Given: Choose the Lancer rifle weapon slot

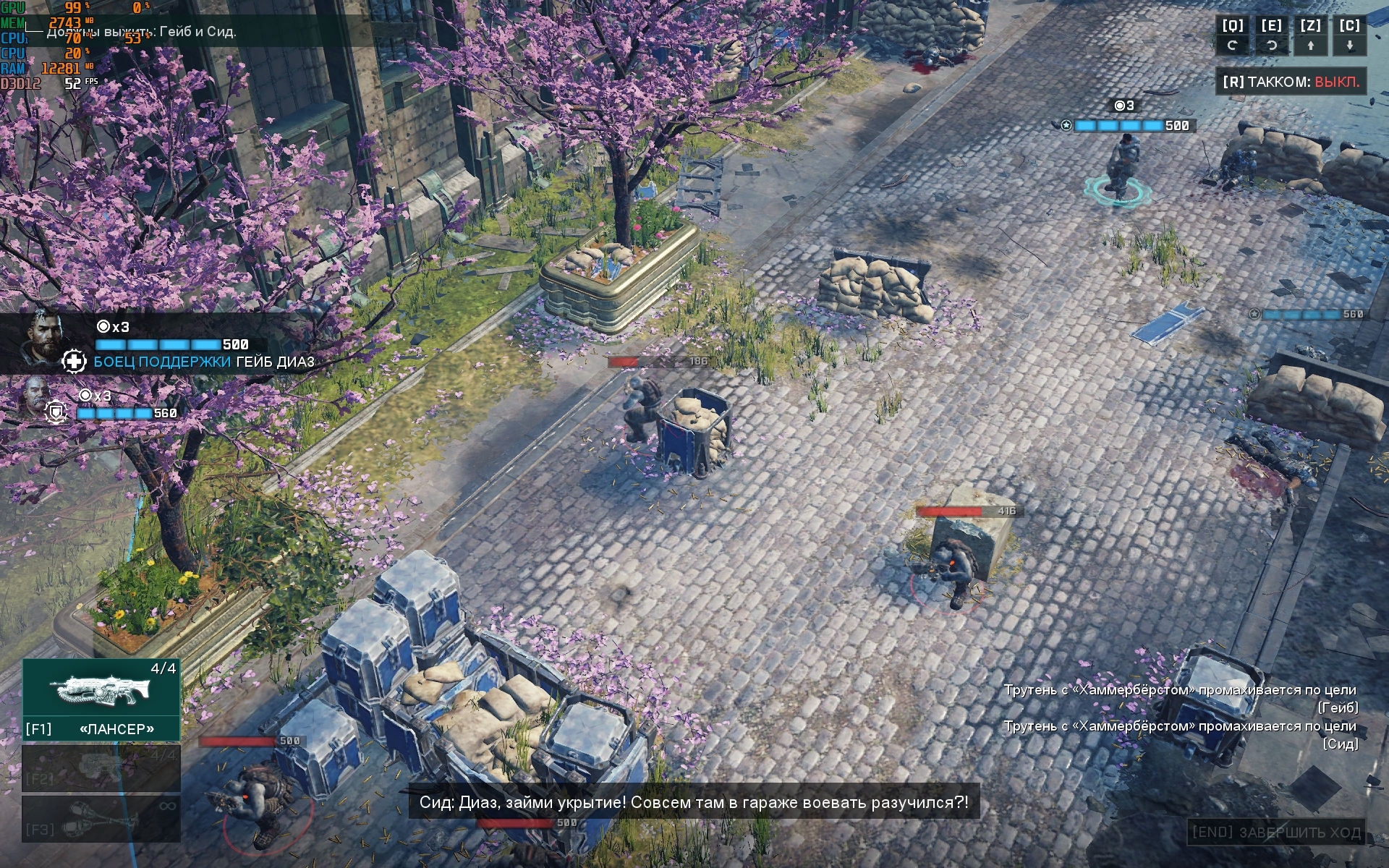Looking at the screenshot, I should 101,699.
